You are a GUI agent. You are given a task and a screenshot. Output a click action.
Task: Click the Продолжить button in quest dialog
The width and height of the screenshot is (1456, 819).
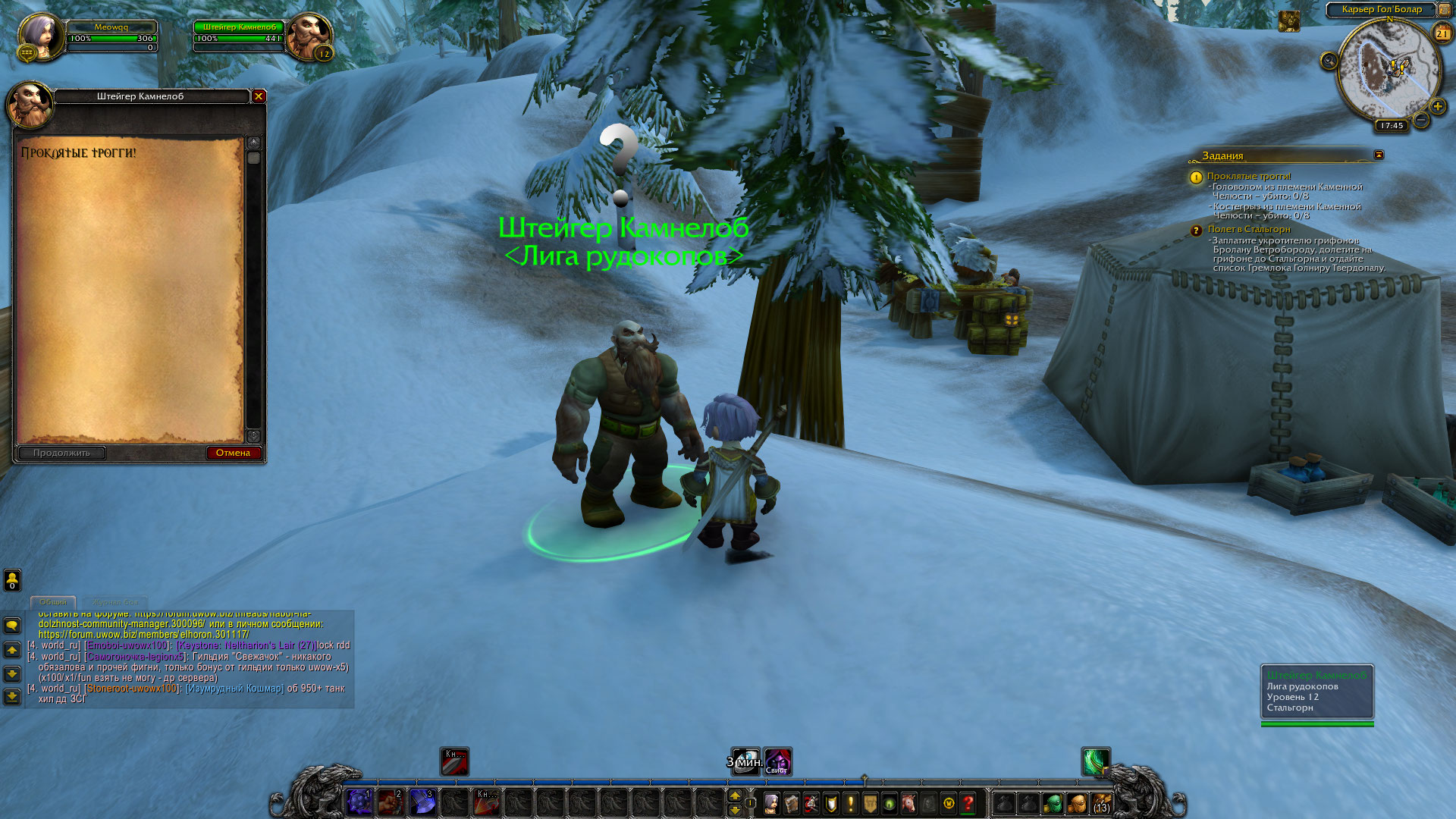tap(61, 453)
